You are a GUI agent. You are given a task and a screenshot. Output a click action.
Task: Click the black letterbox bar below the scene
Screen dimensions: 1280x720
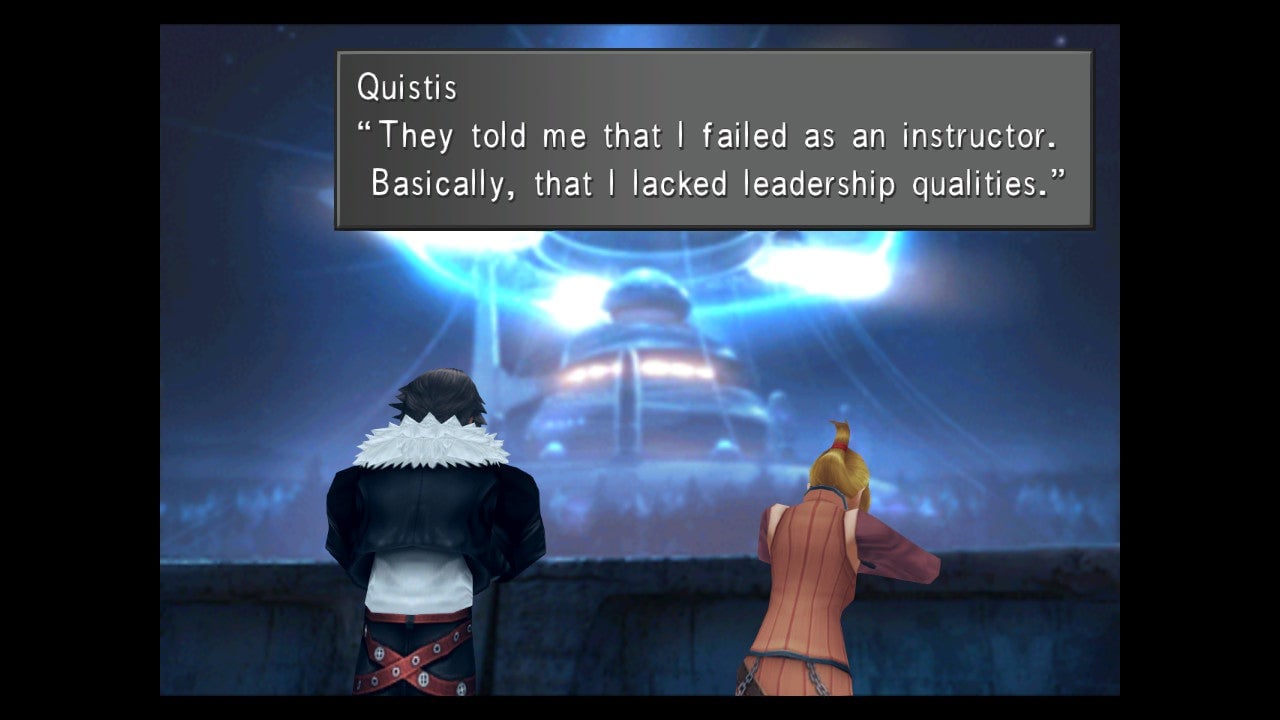click(x=640, y=712)
